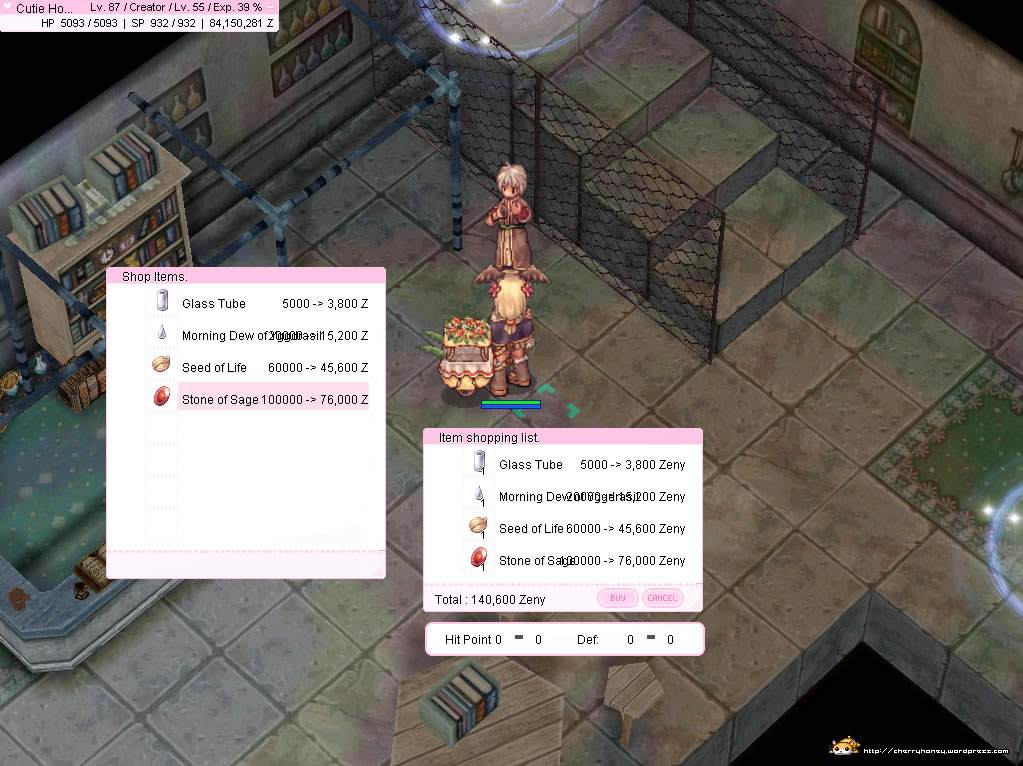Viewport: 1023px width, 766px height.
Task: Minimize the character status window
Action: coord(270,7)
